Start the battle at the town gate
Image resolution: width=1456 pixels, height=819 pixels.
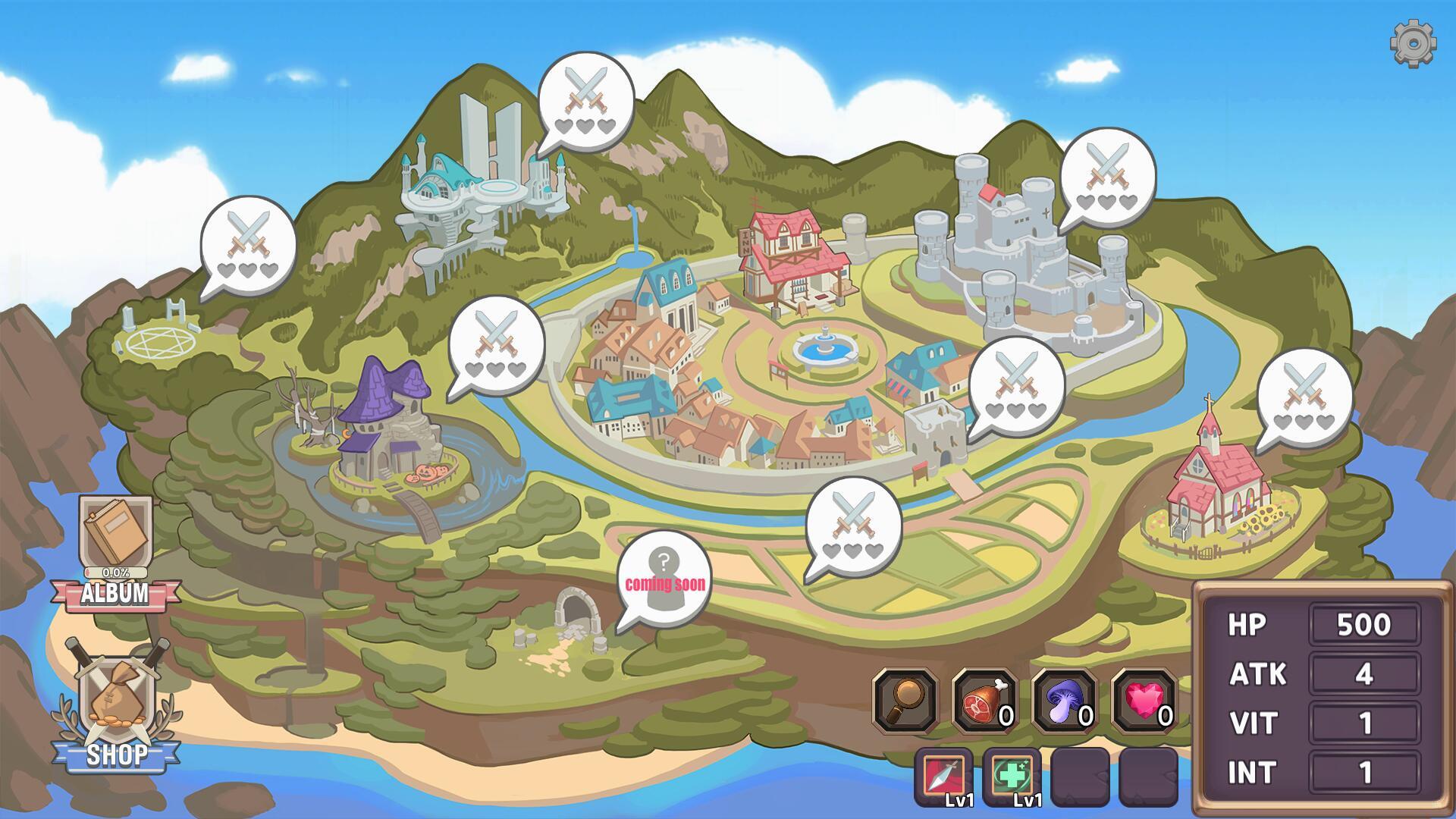[x=1016, y=385]
